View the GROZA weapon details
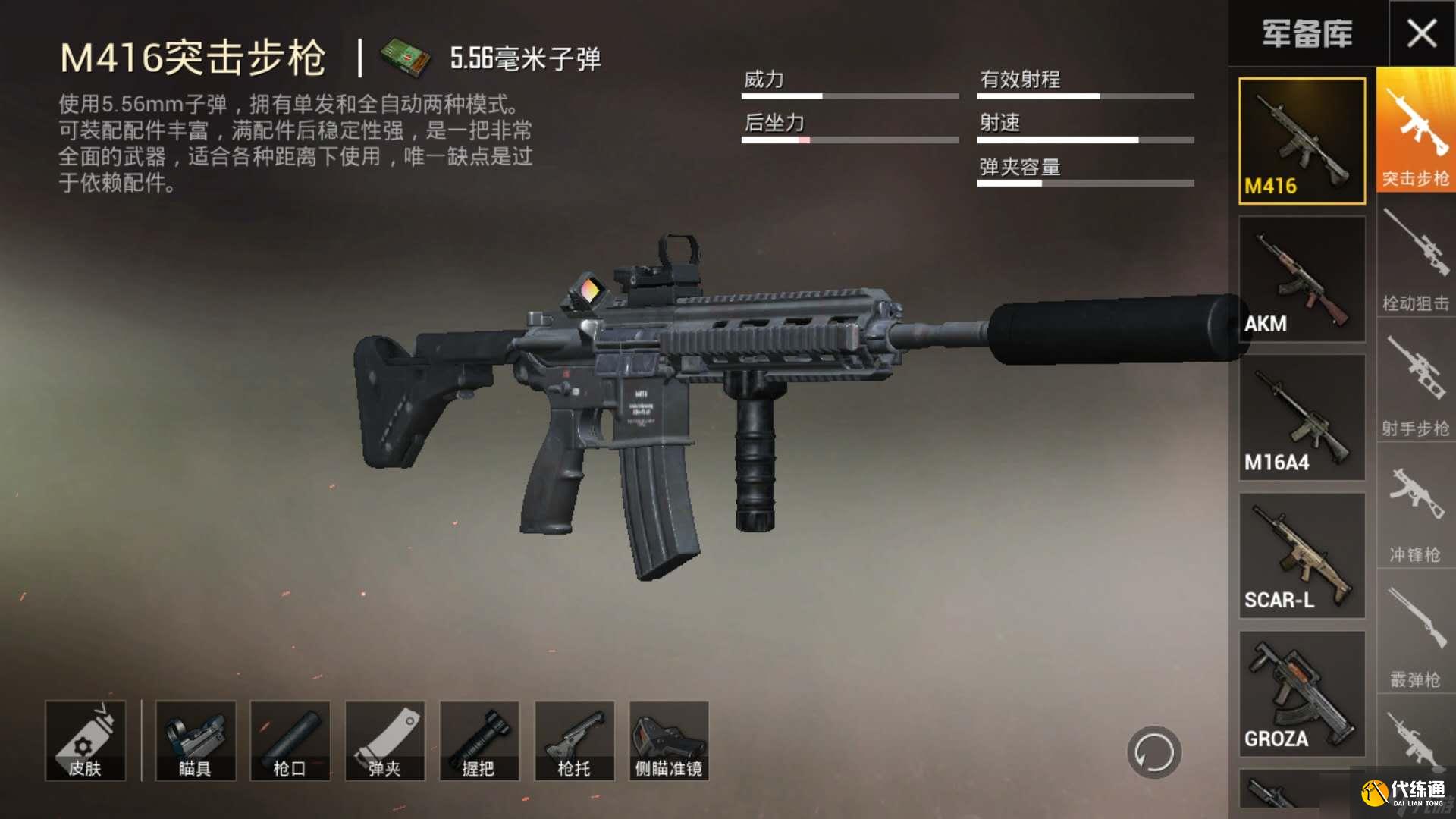The height and width of the screenshot is (819, 1456). click(1301, 692)
